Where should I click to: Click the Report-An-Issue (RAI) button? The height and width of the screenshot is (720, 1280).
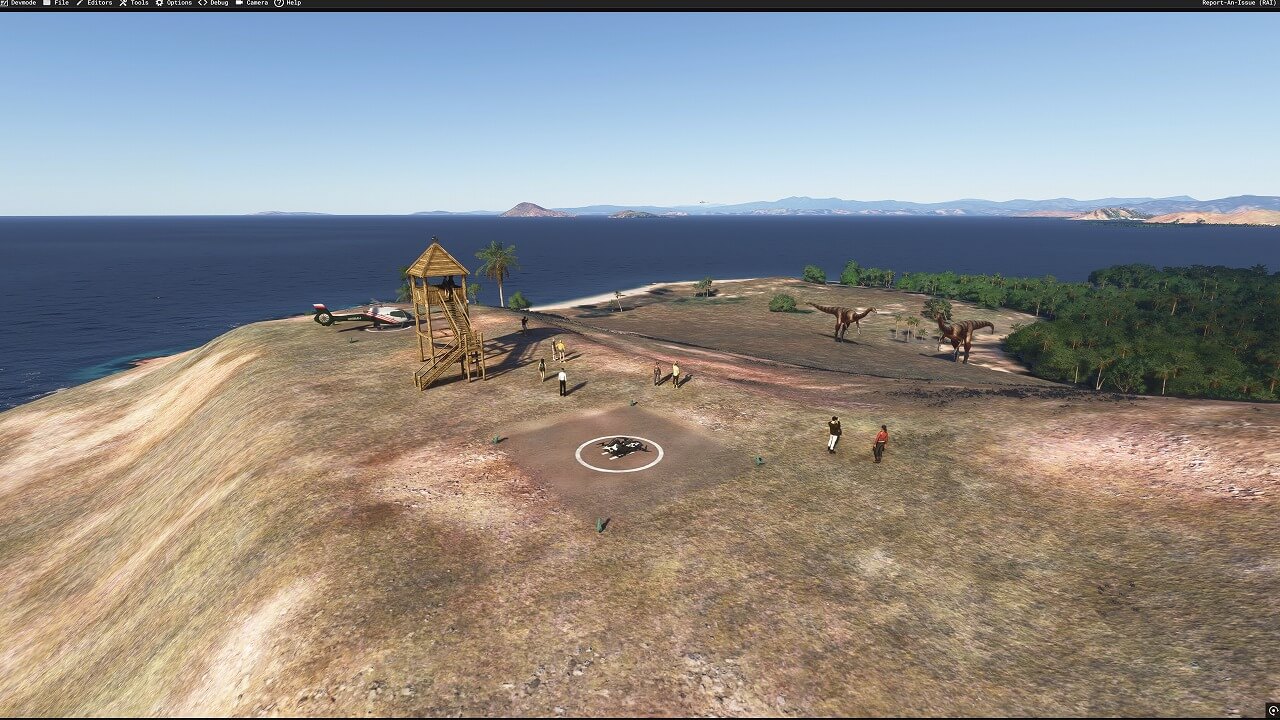pos(1238,3)
